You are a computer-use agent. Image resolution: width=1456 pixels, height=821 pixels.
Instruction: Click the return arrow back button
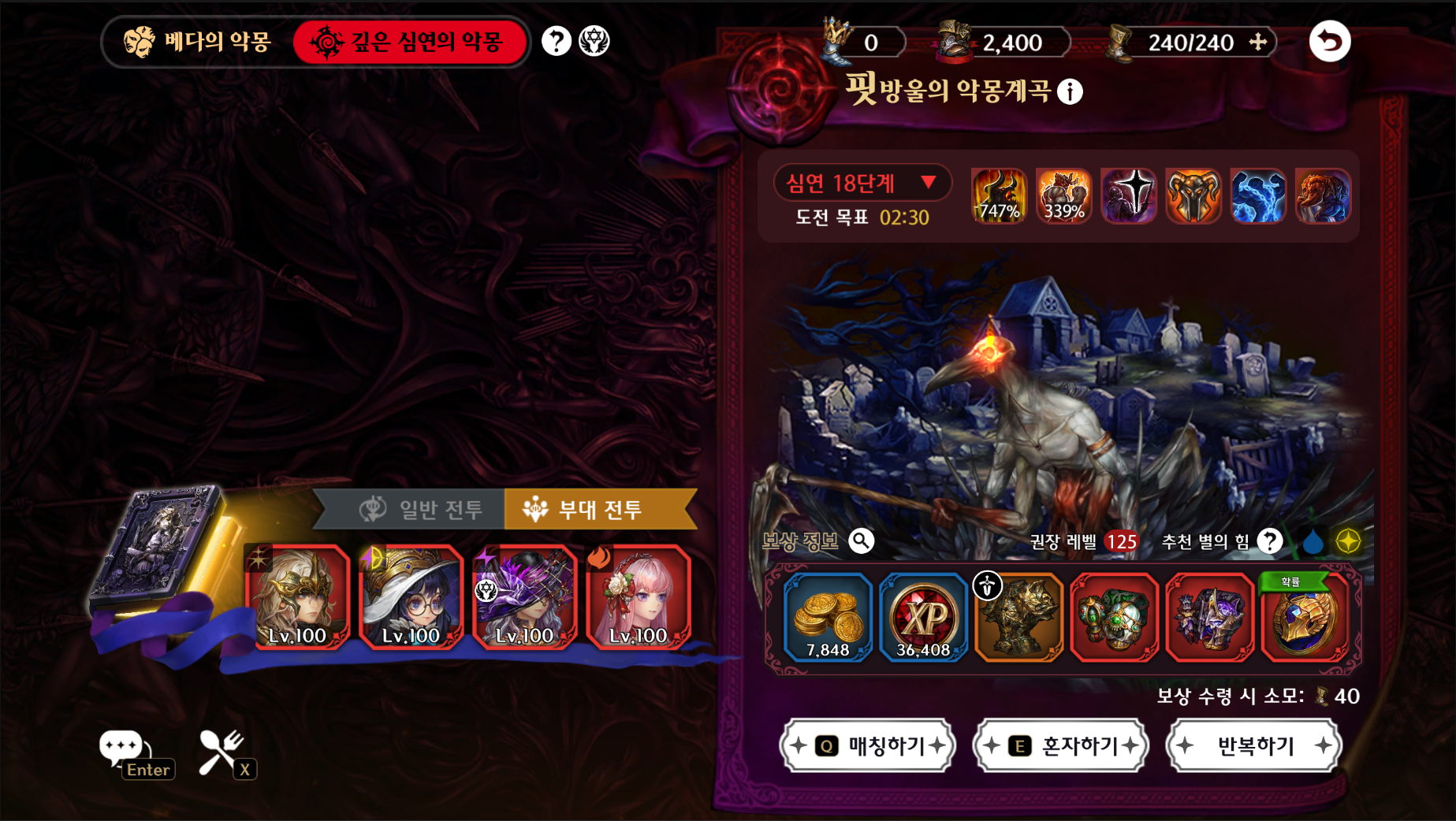tap(1330, 42)
